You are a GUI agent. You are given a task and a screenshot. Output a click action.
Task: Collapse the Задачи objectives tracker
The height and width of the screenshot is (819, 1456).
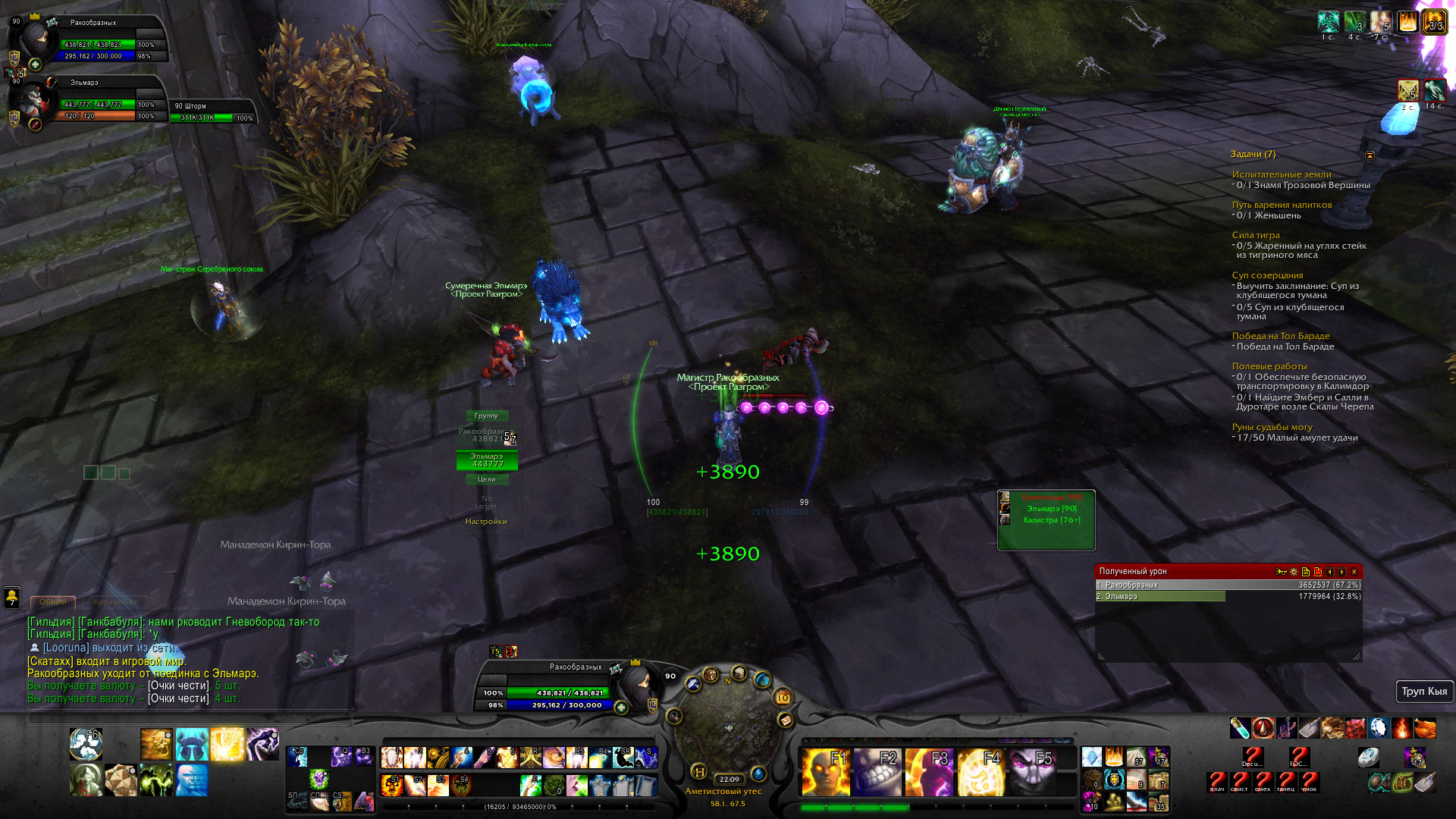tap(1370, 155)
